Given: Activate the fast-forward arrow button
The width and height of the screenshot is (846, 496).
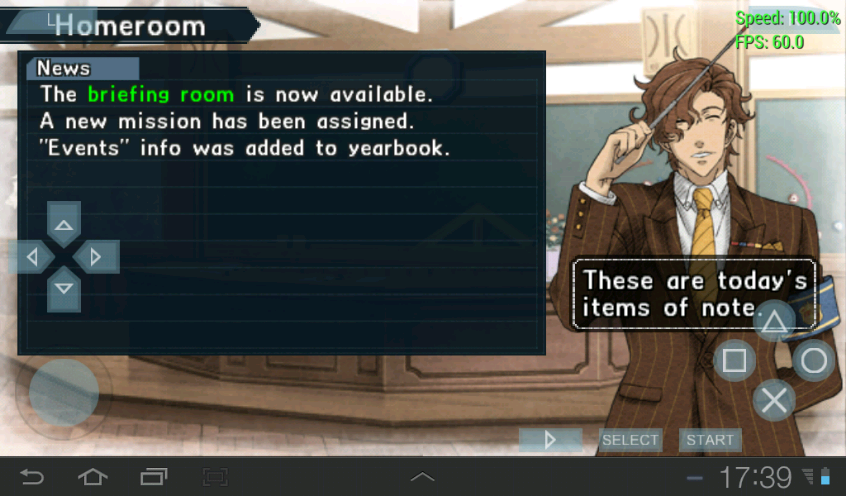Looking at the screenshot, I should point(550,440).
